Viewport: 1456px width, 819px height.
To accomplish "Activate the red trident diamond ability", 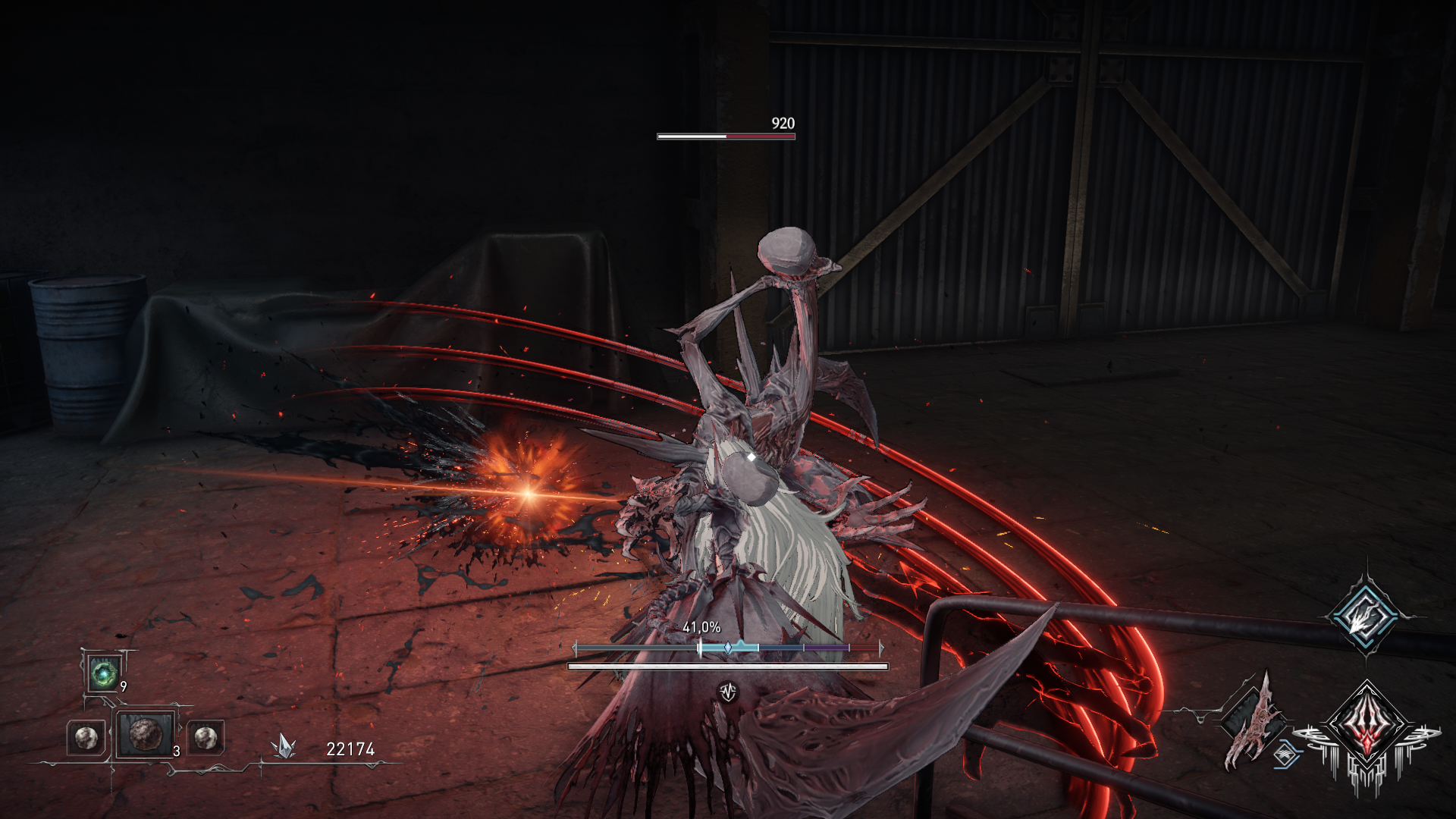I will click(1367, 726).
